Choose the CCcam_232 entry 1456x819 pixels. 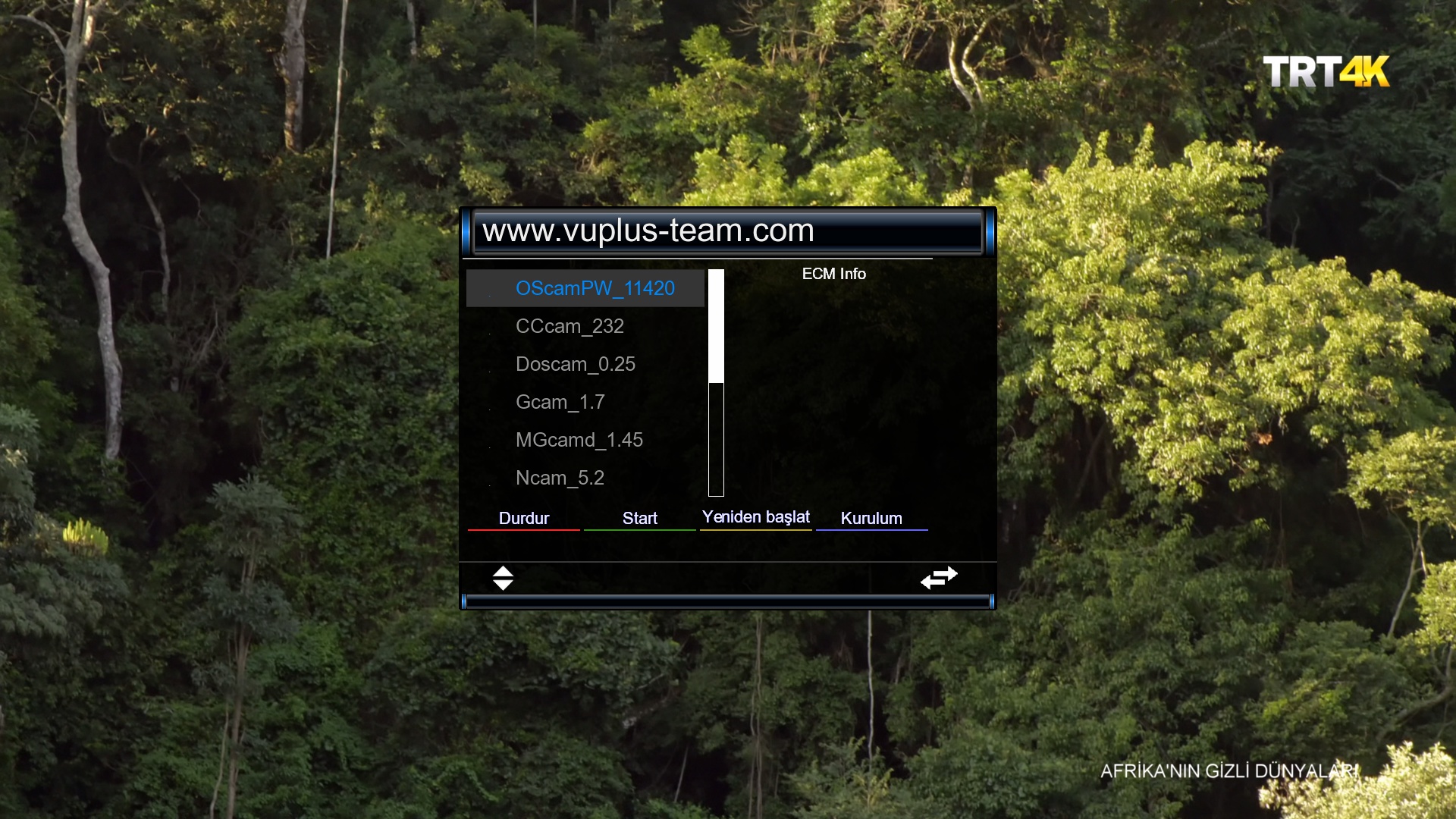[x=570, y=326]
